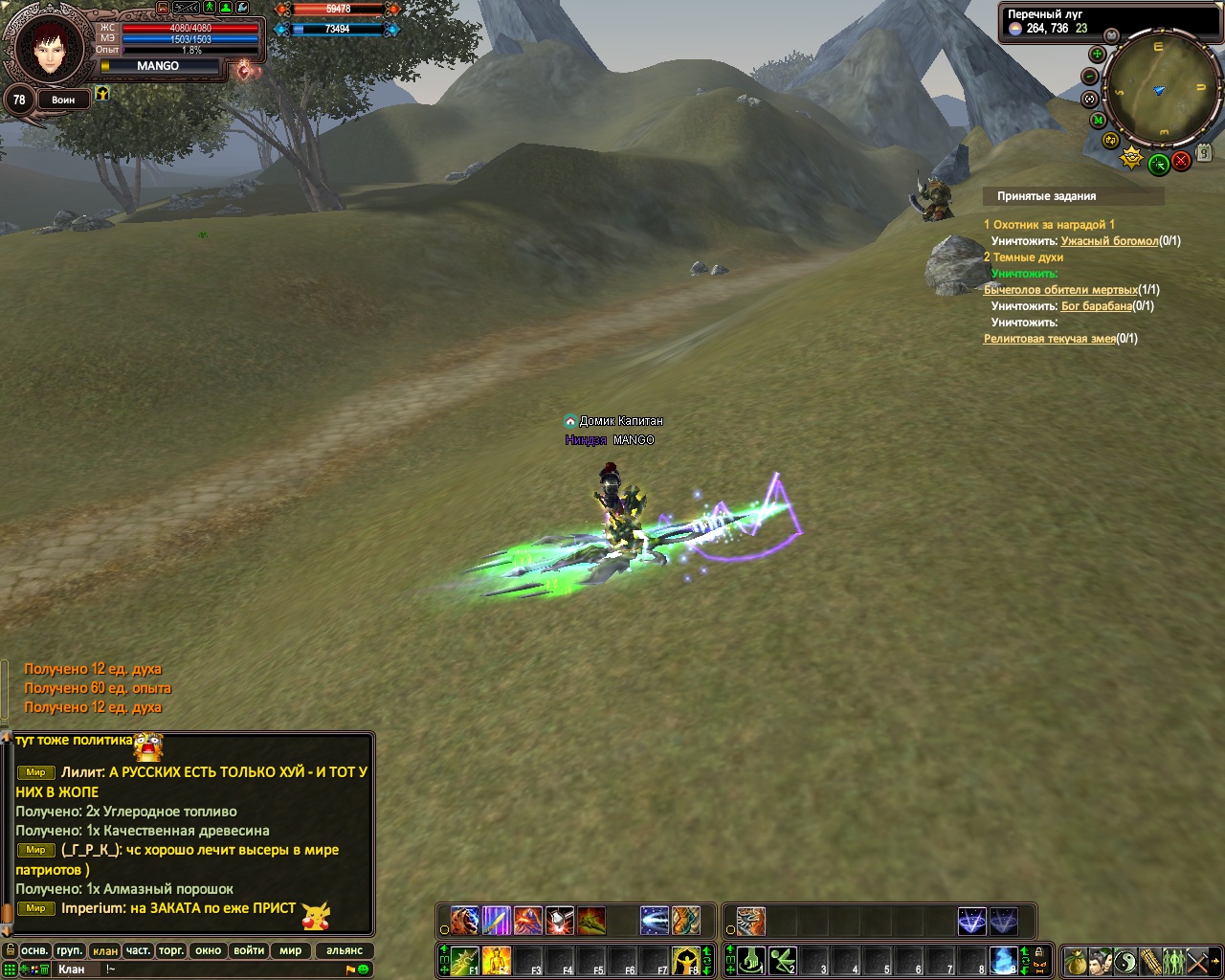
Task: Switch to the "торг." trade chat tab
Action: click(171, 950)
